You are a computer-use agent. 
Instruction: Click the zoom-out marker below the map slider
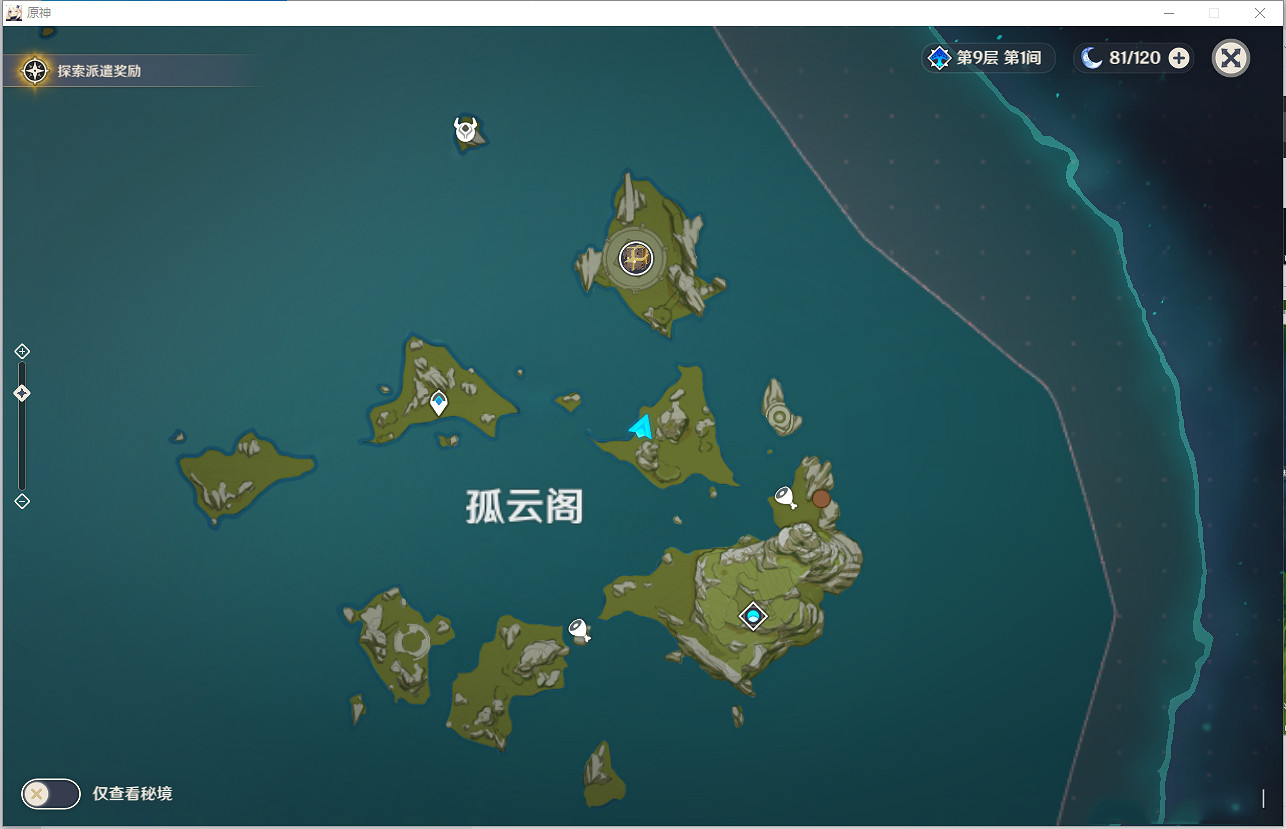[x=22, y=501]
